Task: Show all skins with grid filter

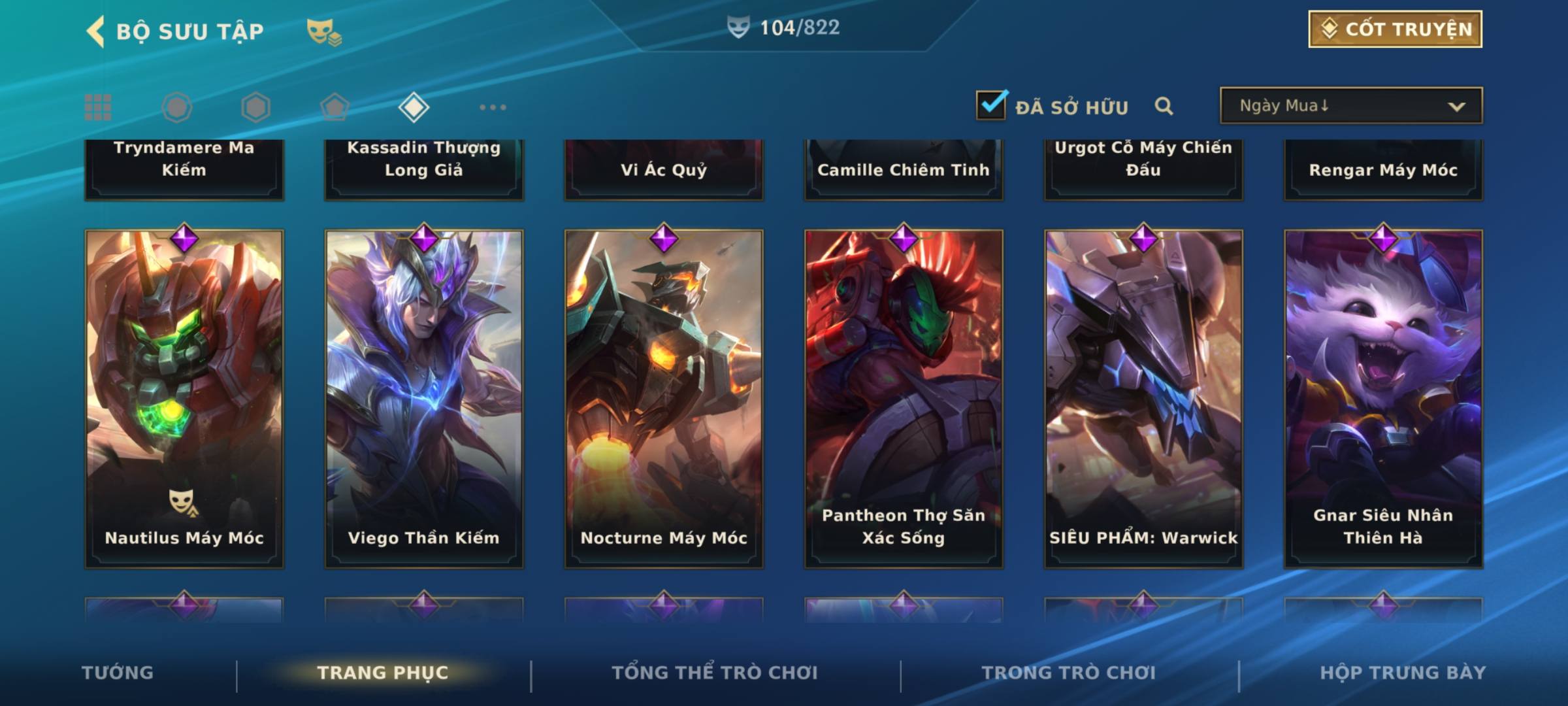Action: click(98, 107)
